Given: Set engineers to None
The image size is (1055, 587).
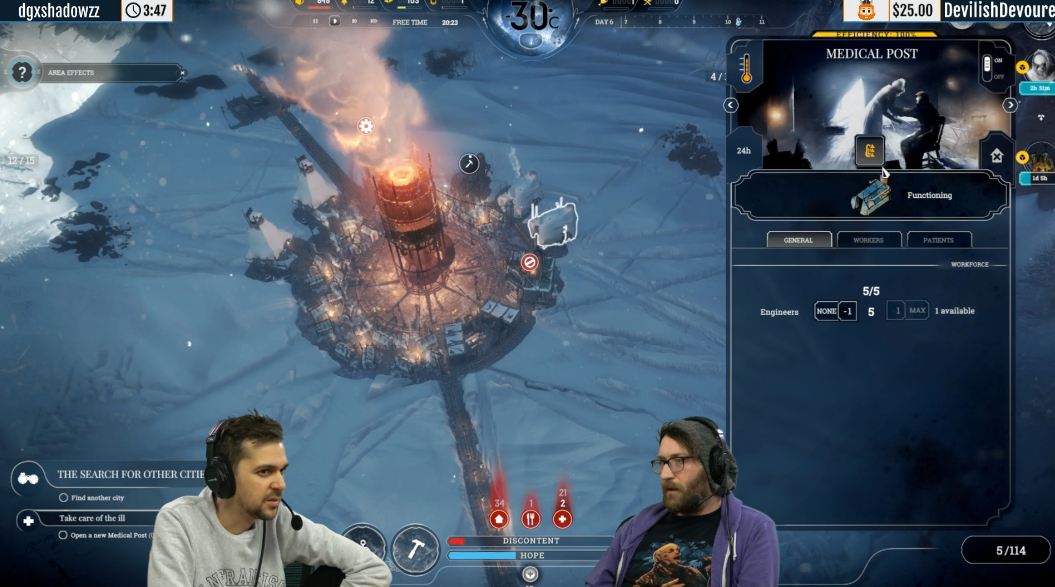Looking at the screenshot, I should [826, 311].
